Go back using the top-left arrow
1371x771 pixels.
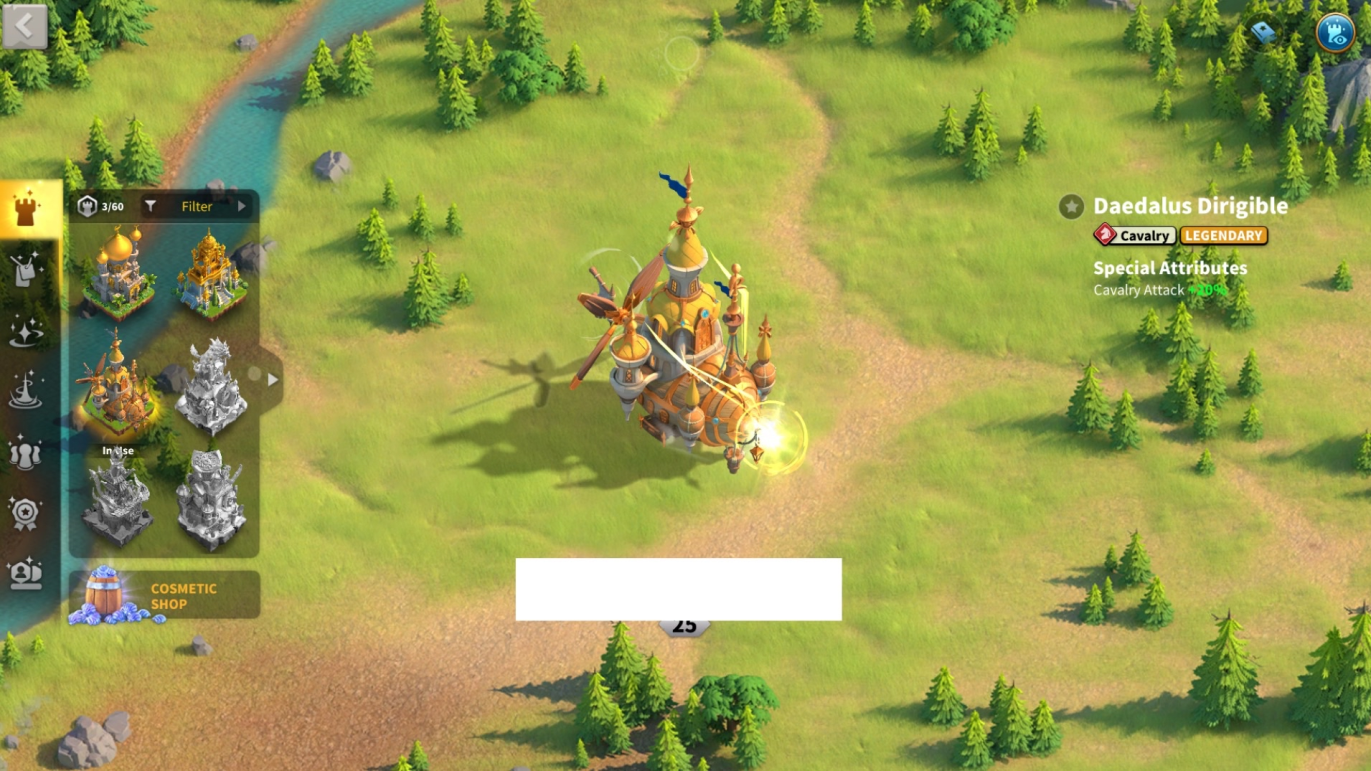[25, 27]
